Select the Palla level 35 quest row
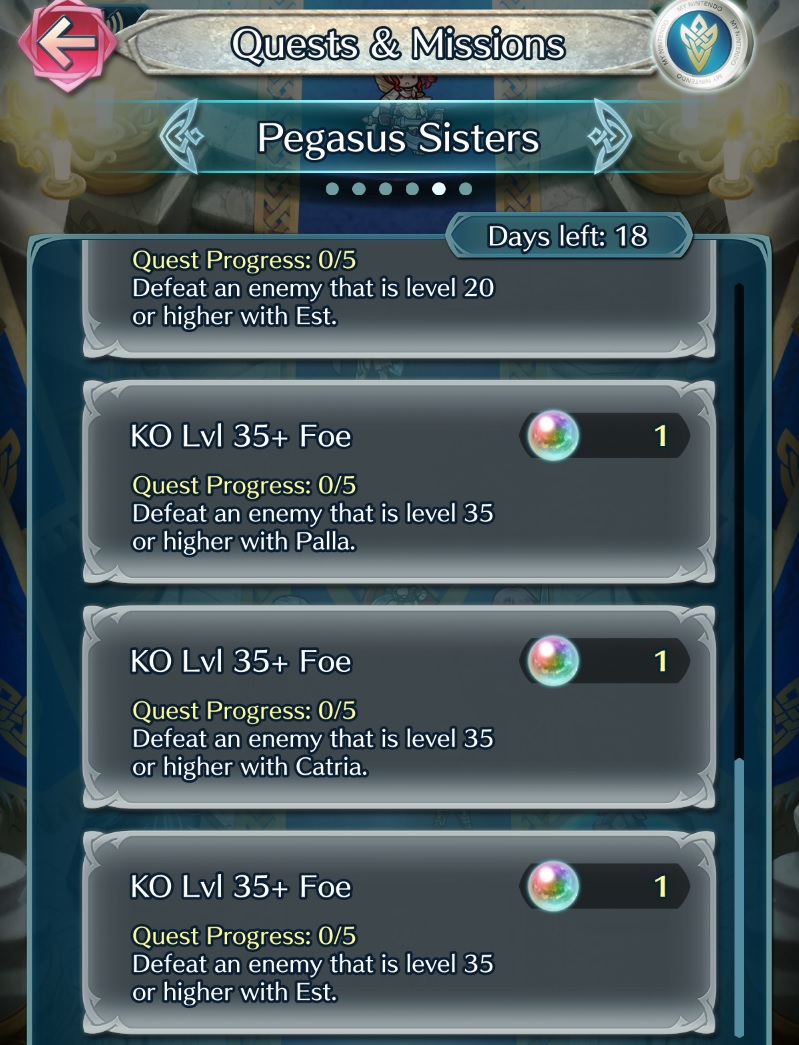799x1045 pixels. 400,482
